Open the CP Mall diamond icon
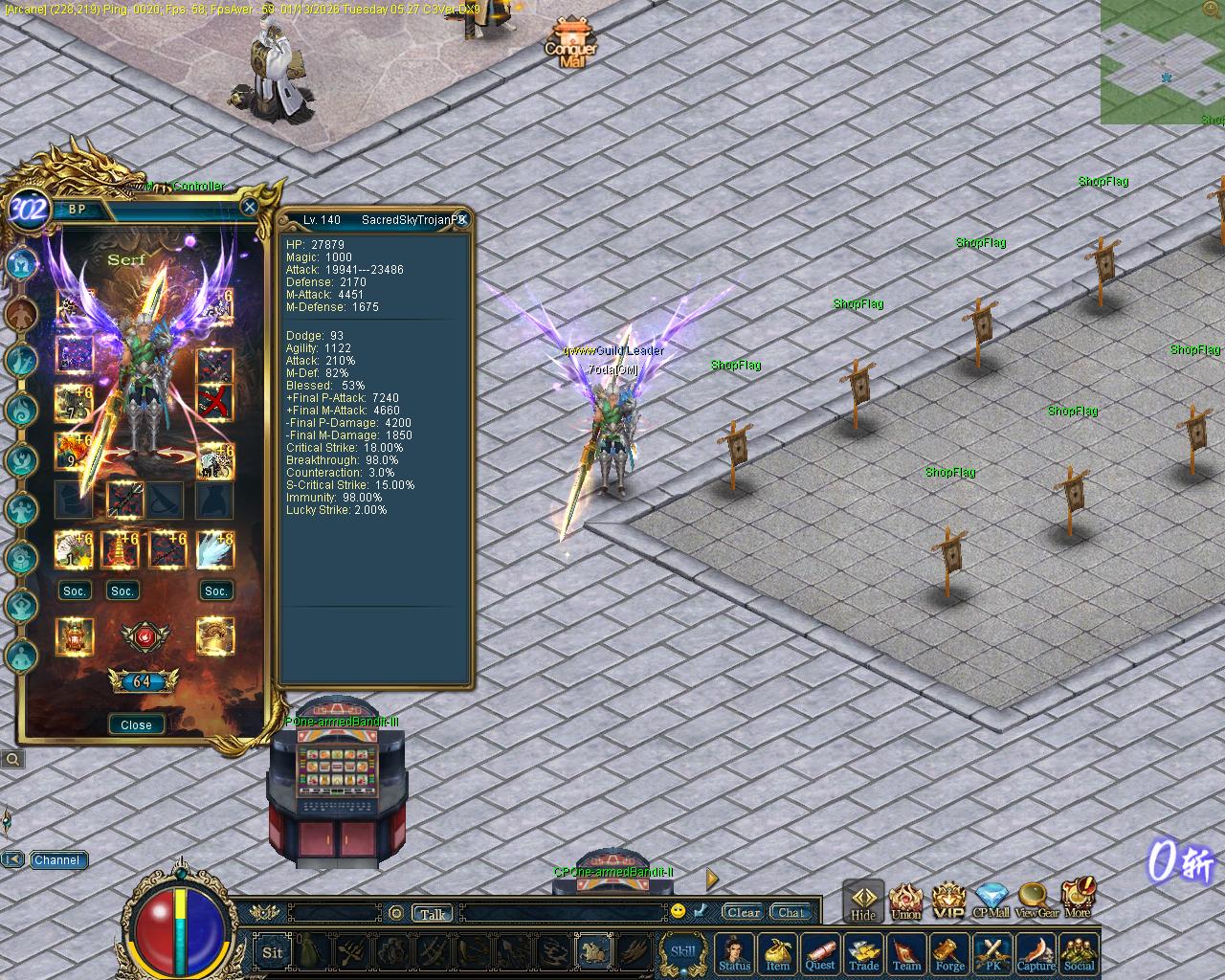 [x=991, y=900]
